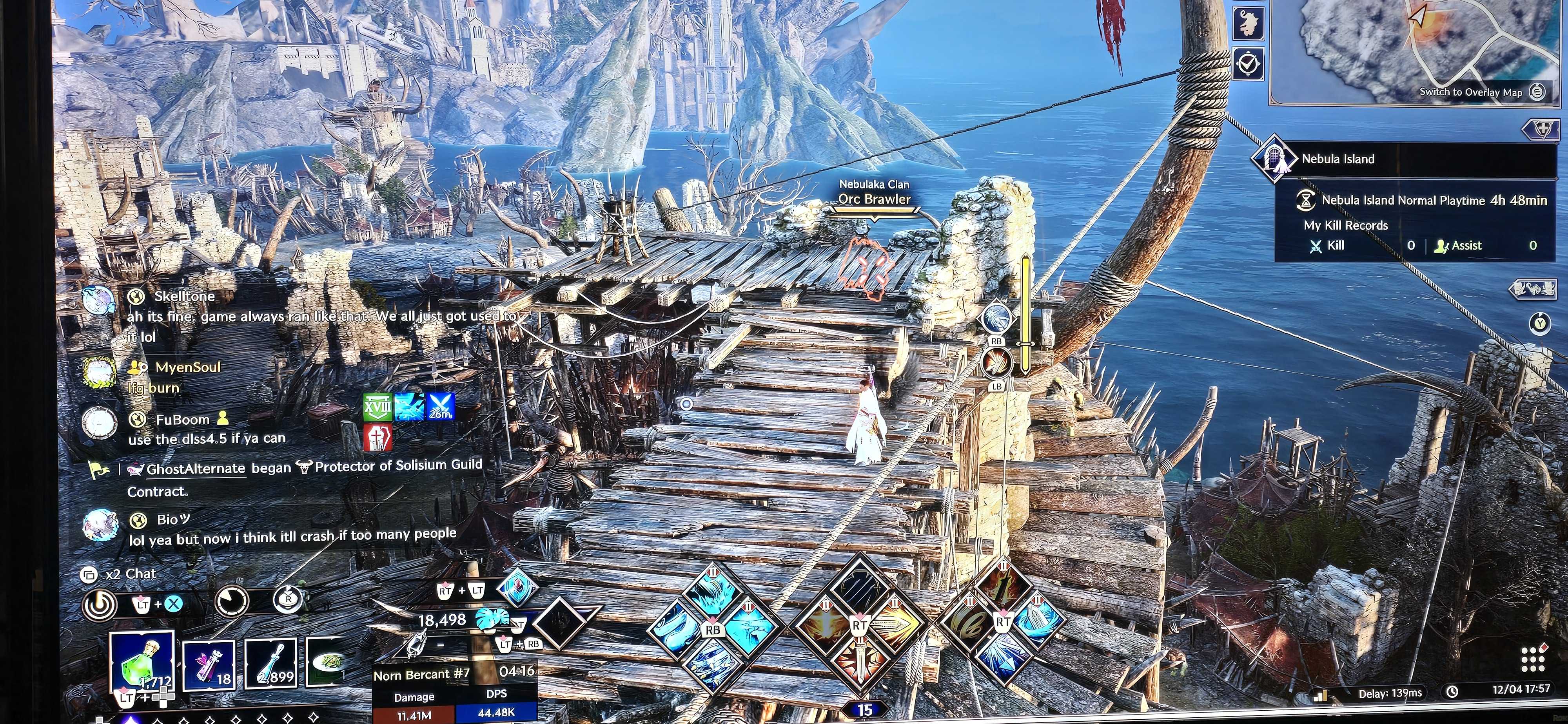Image resolution: width=1568 pixels, height=724 pixels.
Task: Open the Nebula Island dungeon tracker header
Action: click(1338, 159)
